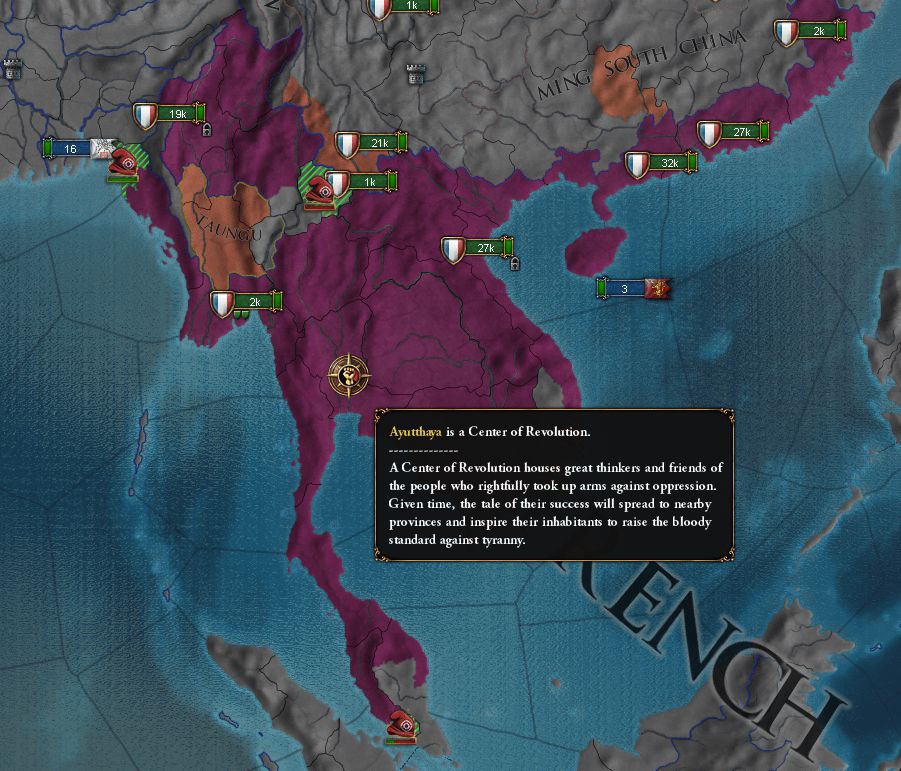Select the fleet counter showing 16 ships

coord(70,149)
